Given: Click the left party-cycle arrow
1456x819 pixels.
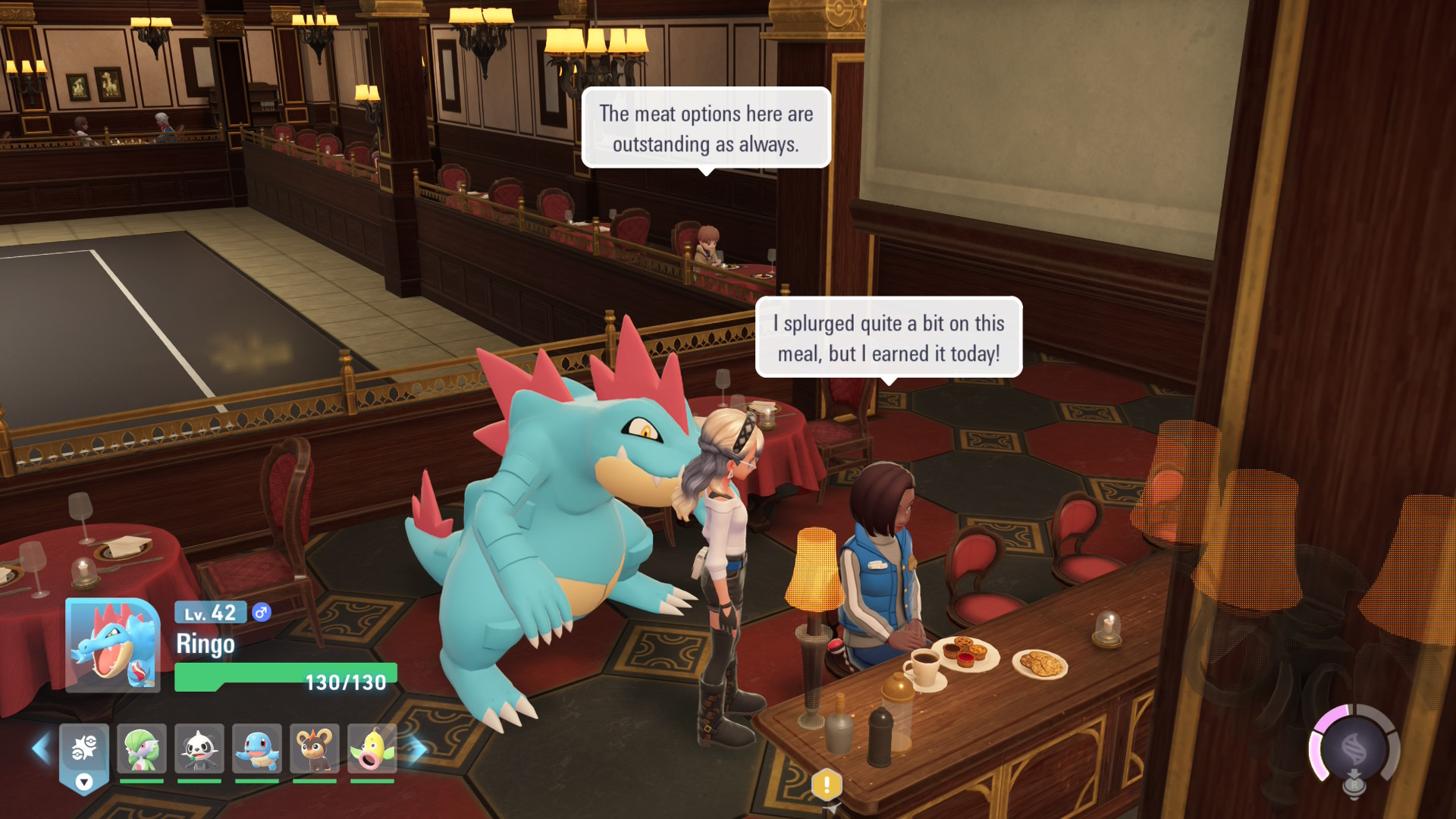Looking at the screenshot, I should pyautogui.click(x=41, y=748).
